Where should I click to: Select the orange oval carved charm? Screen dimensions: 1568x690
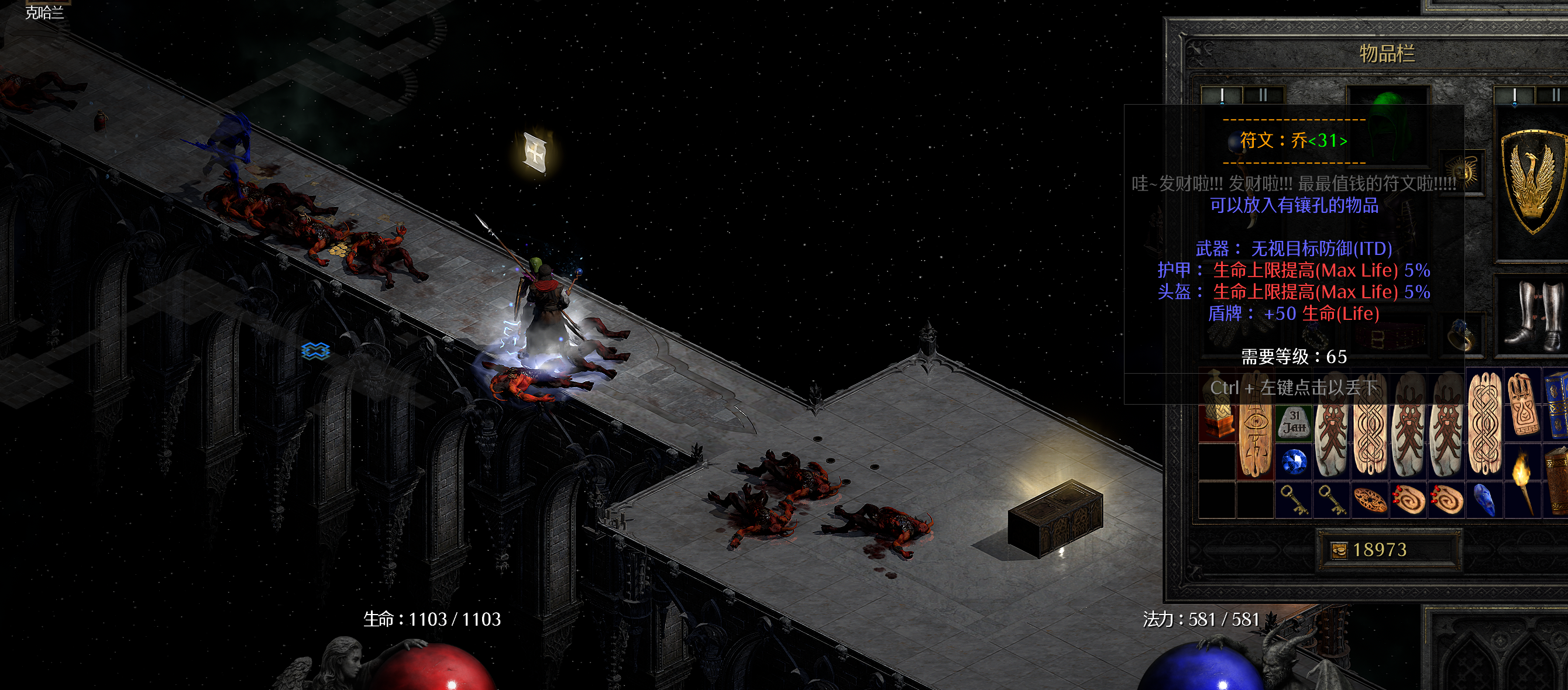[x=1370, y=501]
